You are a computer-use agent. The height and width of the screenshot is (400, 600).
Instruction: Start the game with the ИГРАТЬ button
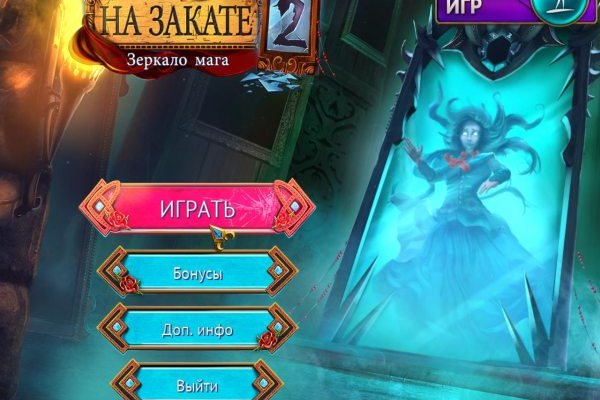pyautogui.click(x=197, y=209)
